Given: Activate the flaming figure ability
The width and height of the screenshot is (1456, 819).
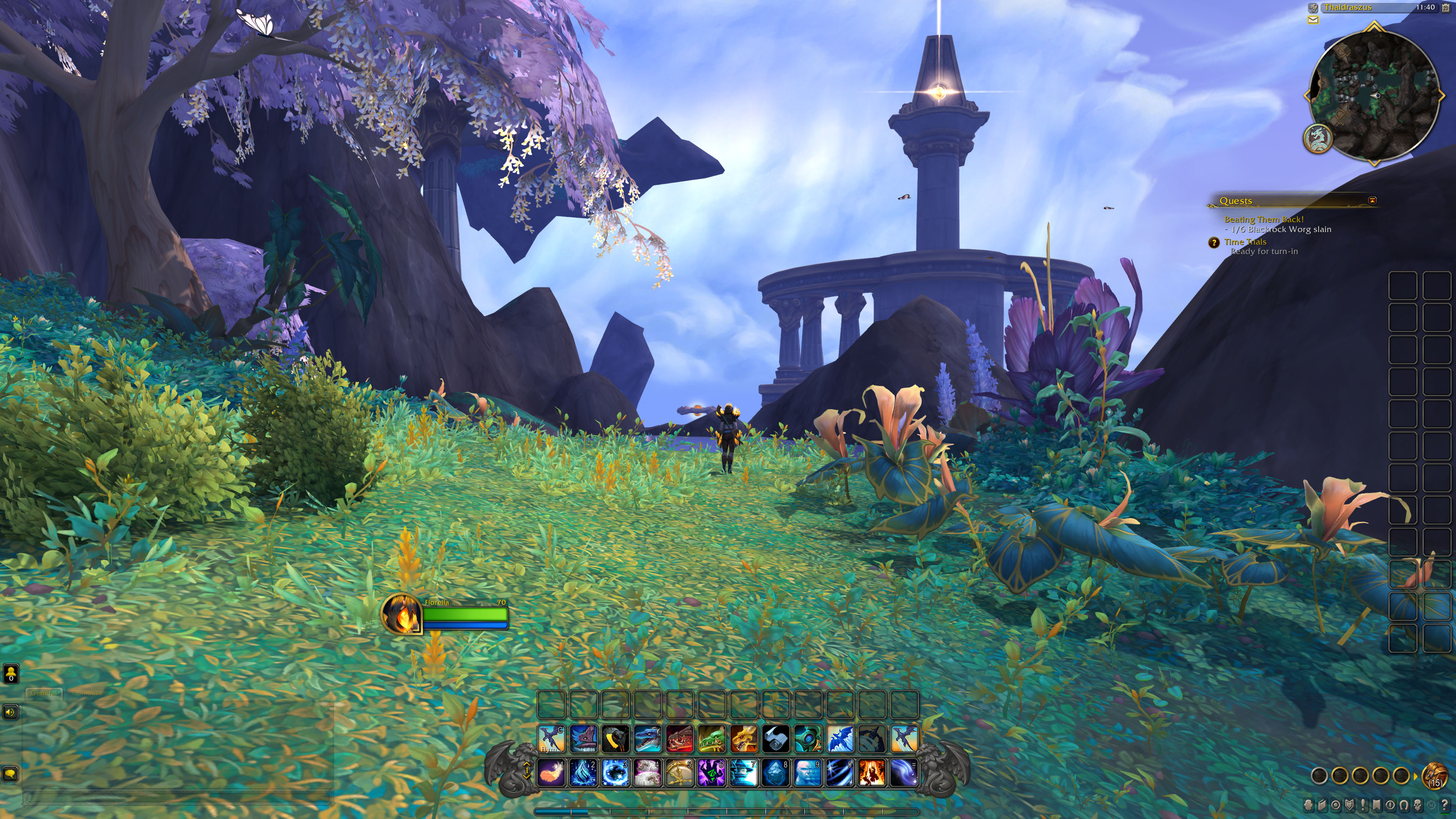Looking at the screenshot, I should coord(872,773).
